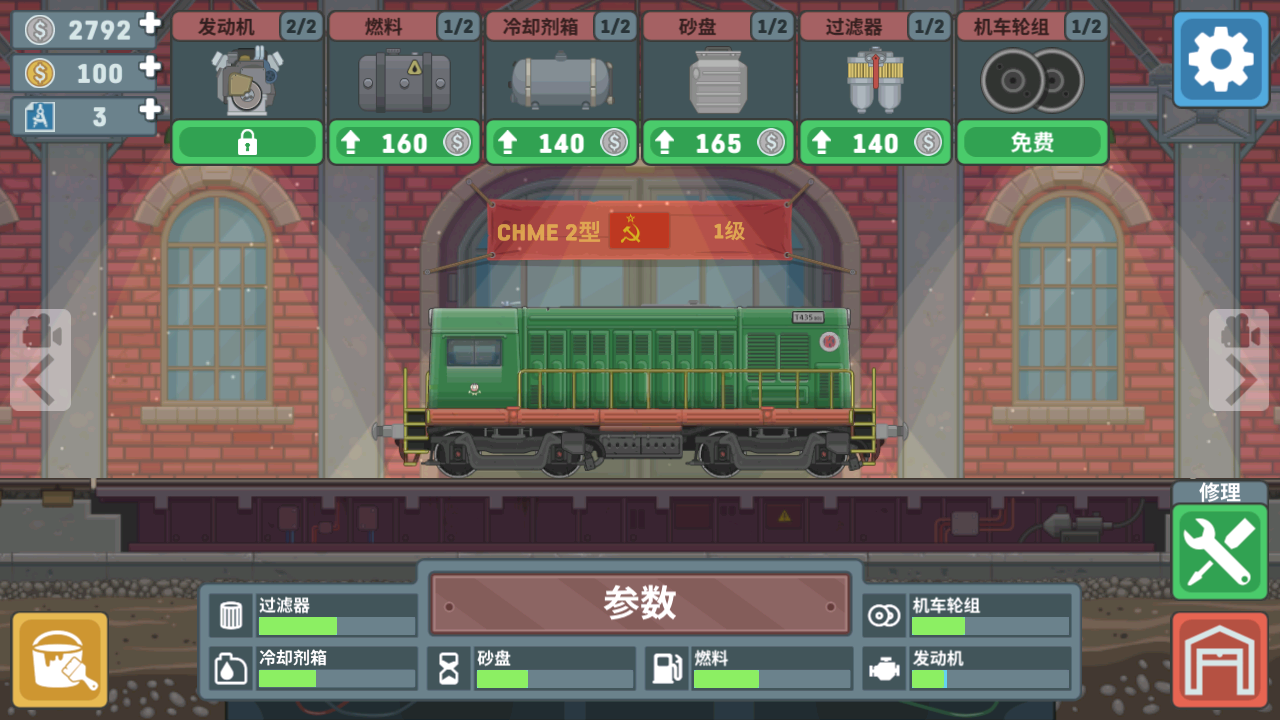The height and width of the screenshot is (720, 1280).
Task: Open the settings gear
Action: 1219,60
